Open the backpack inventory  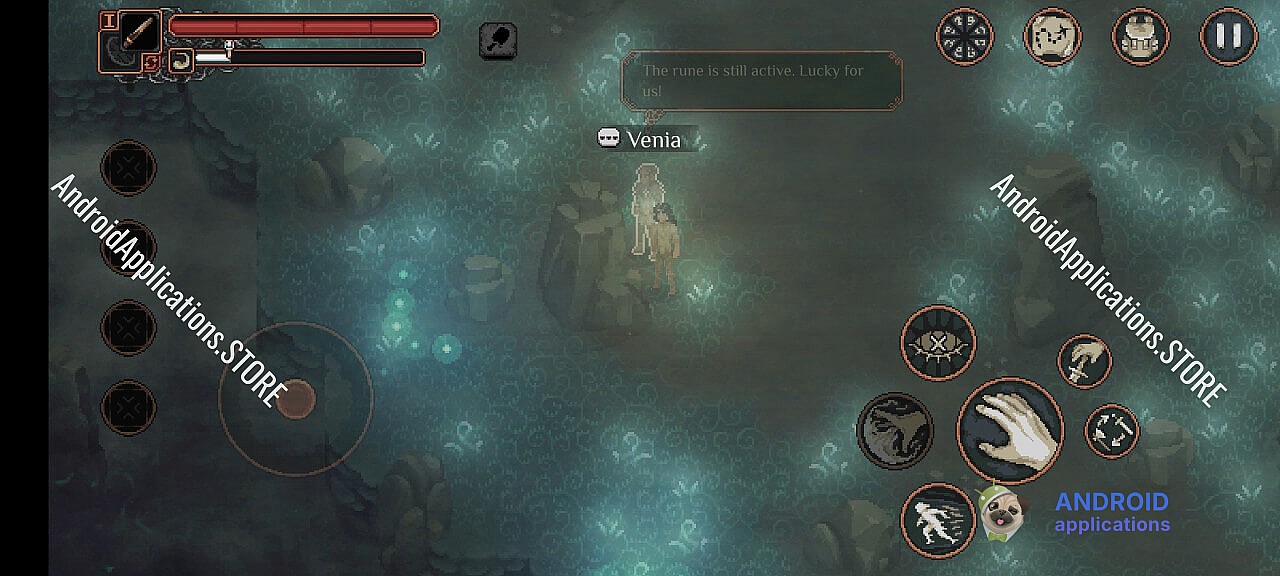click(1140, 37)
